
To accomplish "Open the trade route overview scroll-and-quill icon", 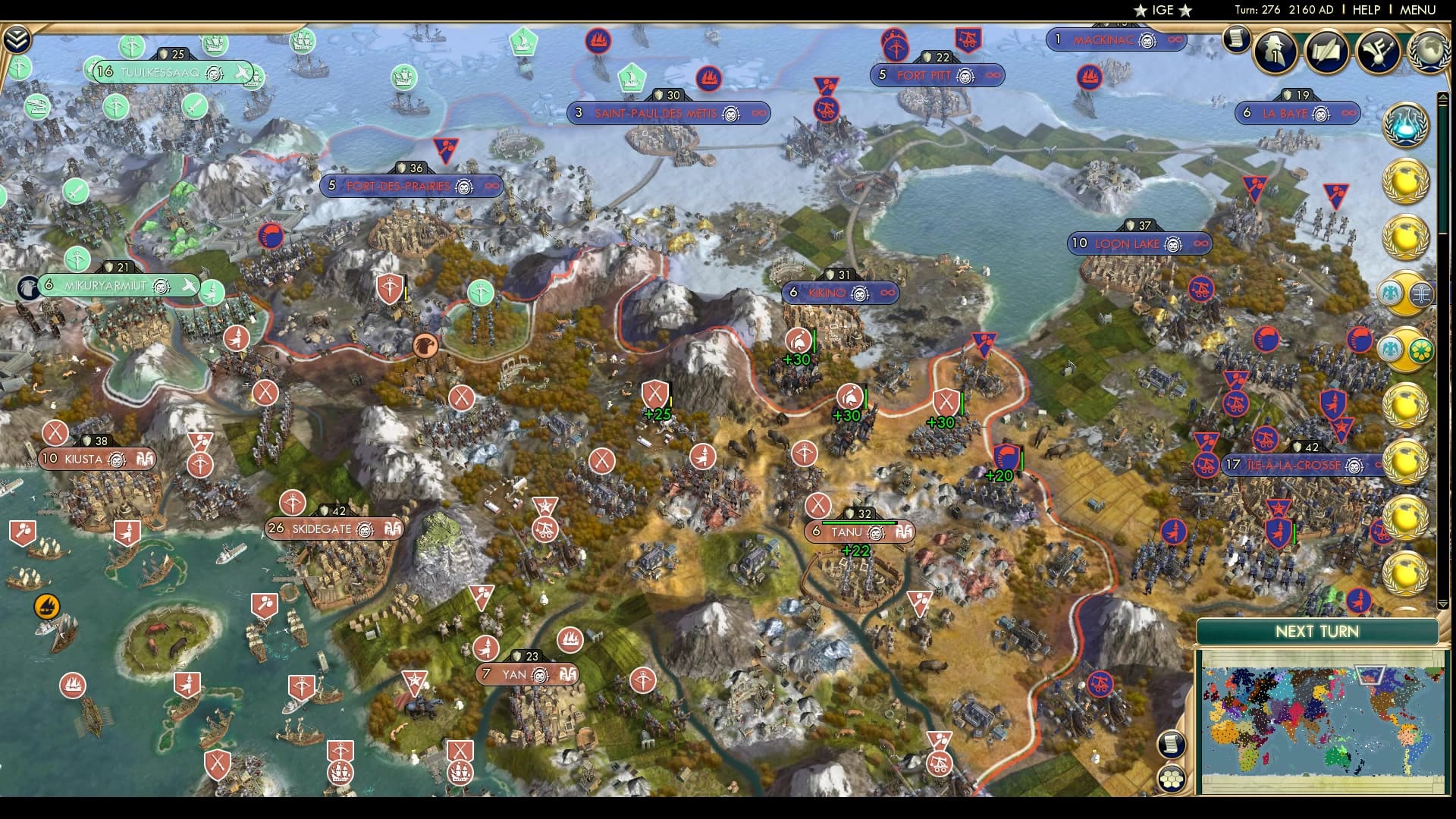I will click(1326, 50).
